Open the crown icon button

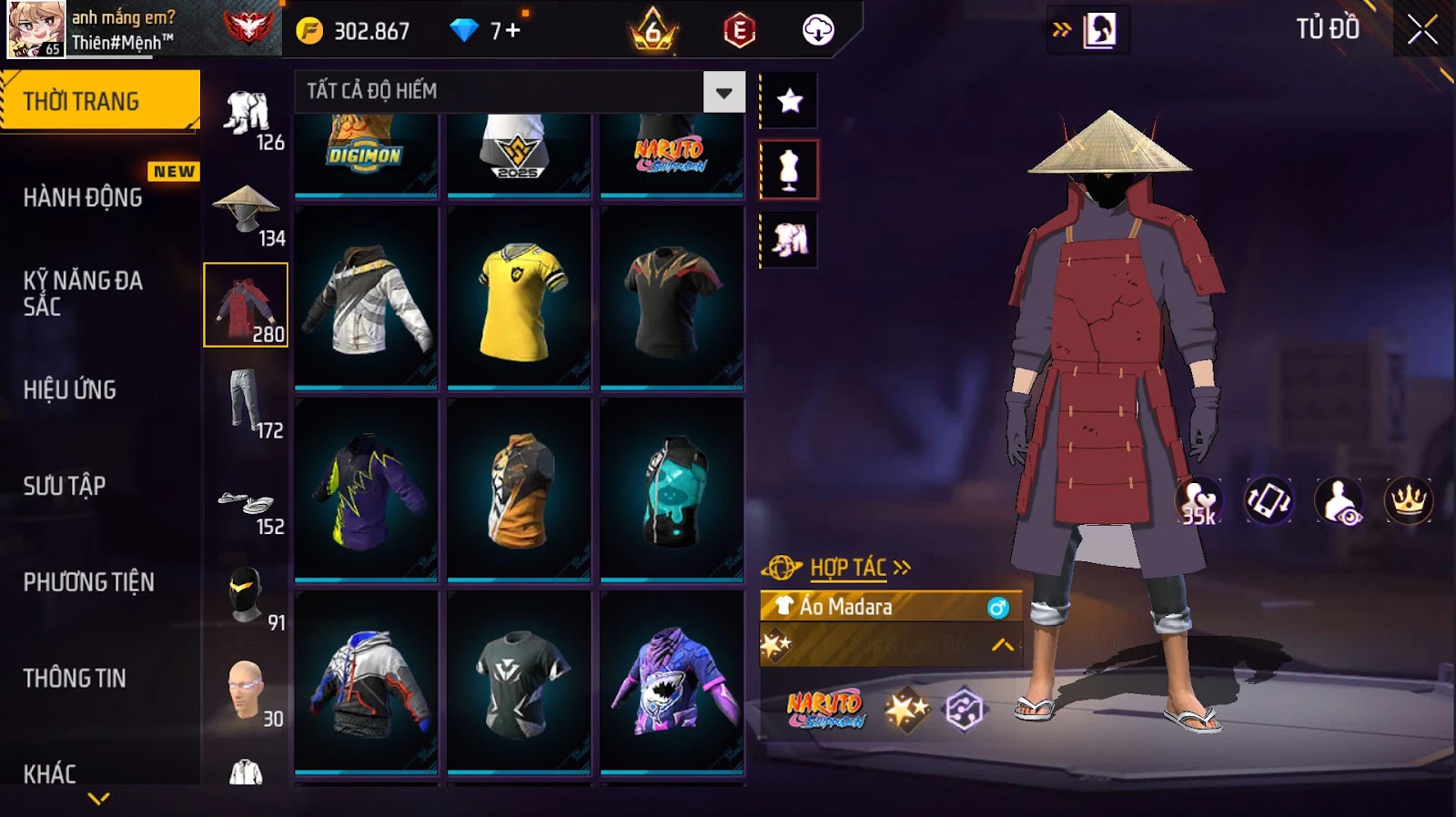(1408, 500)
